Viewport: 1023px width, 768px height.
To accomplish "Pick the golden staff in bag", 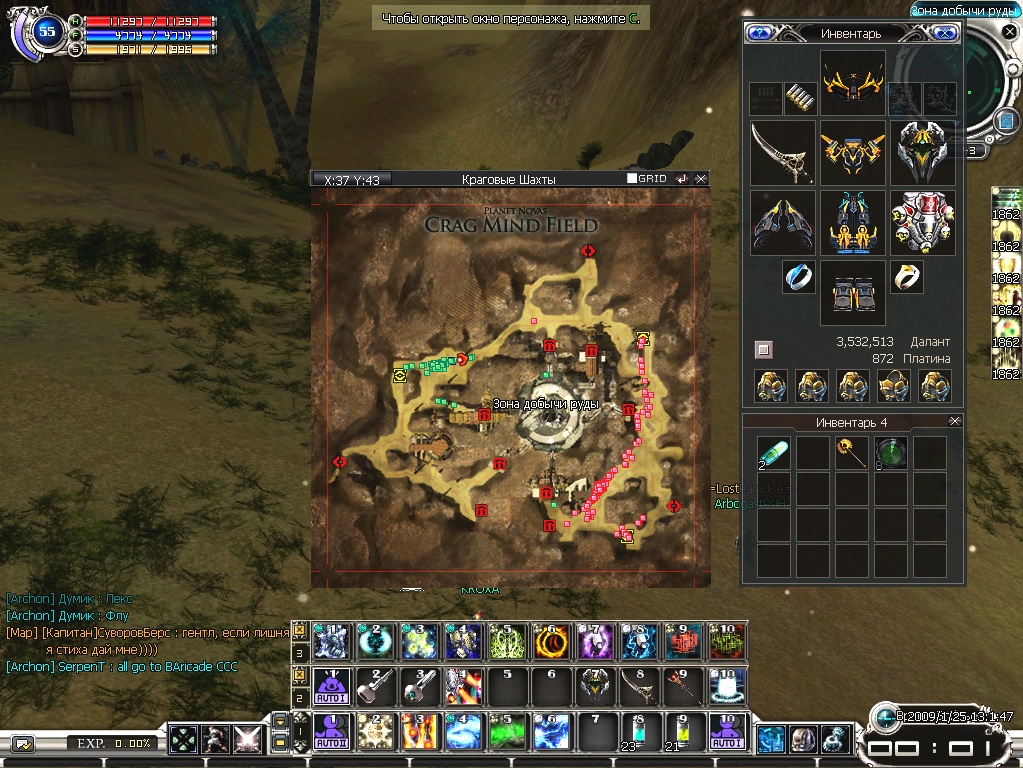I will pyautogui.click(x=851, y=452).
